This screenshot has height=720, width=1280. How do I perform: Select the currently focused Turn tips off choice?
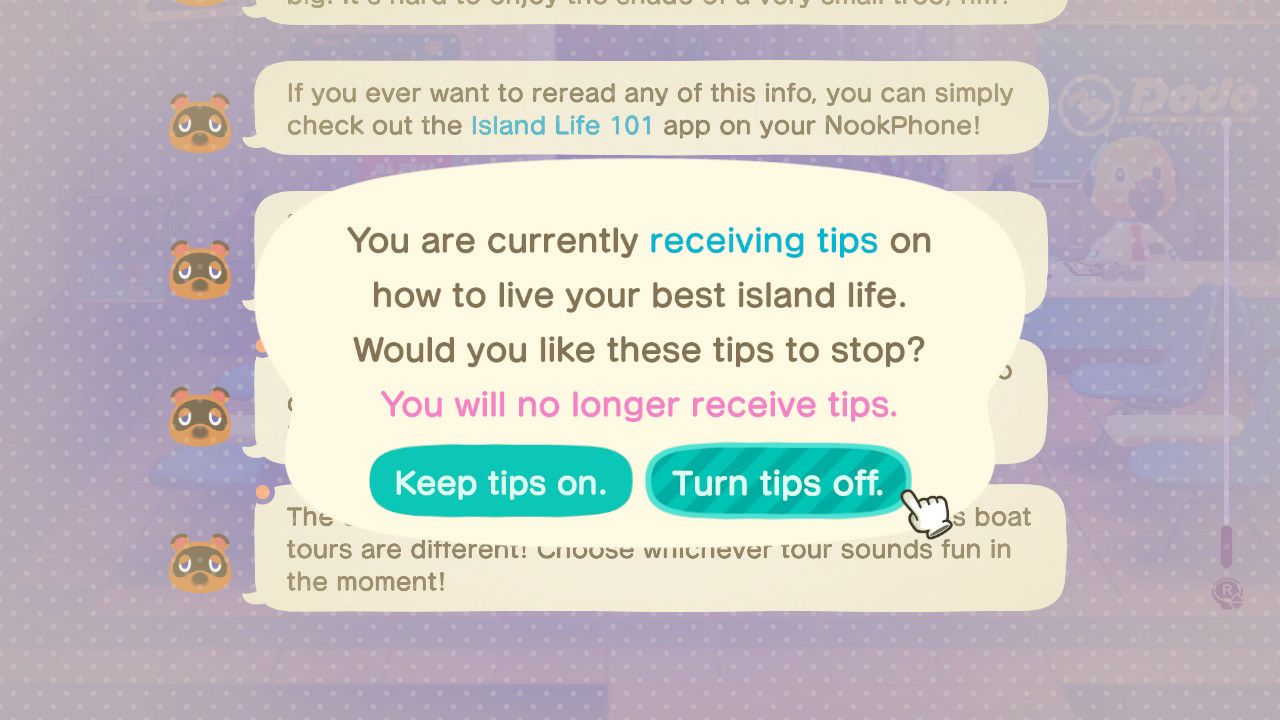pos(778,482)
